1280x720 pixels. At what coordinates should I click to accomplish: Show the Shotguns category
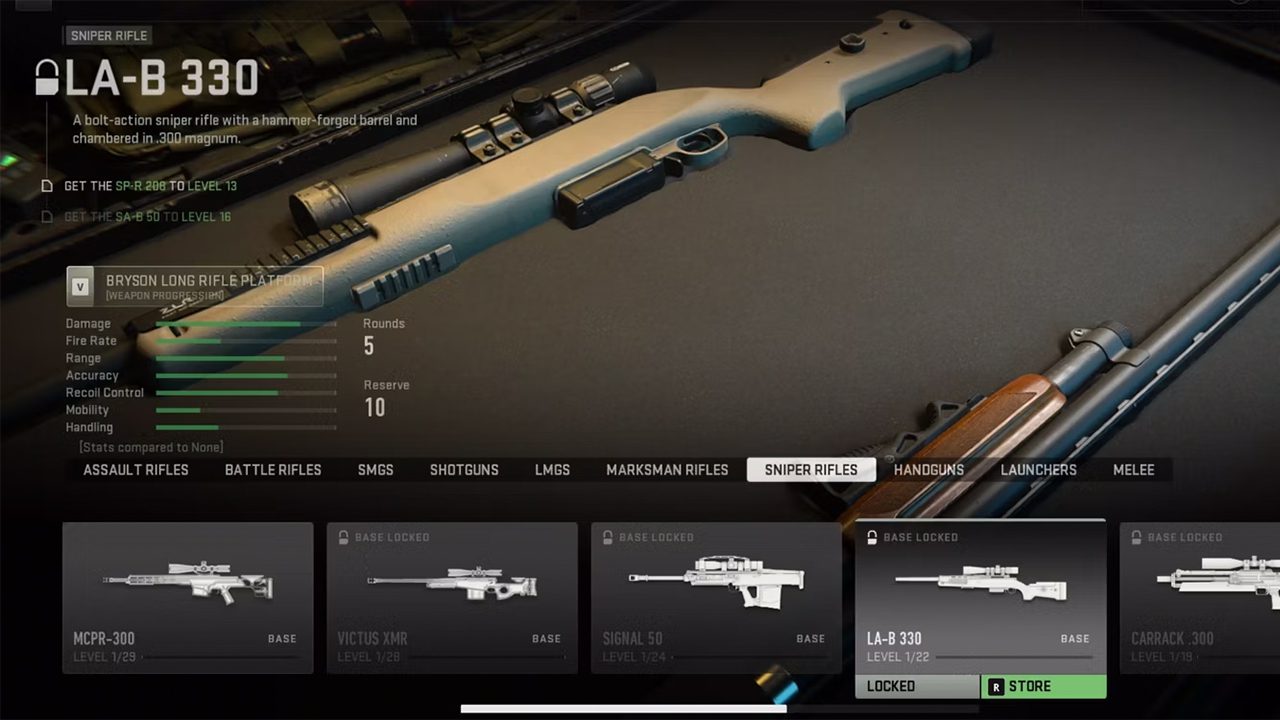(464, 470)
